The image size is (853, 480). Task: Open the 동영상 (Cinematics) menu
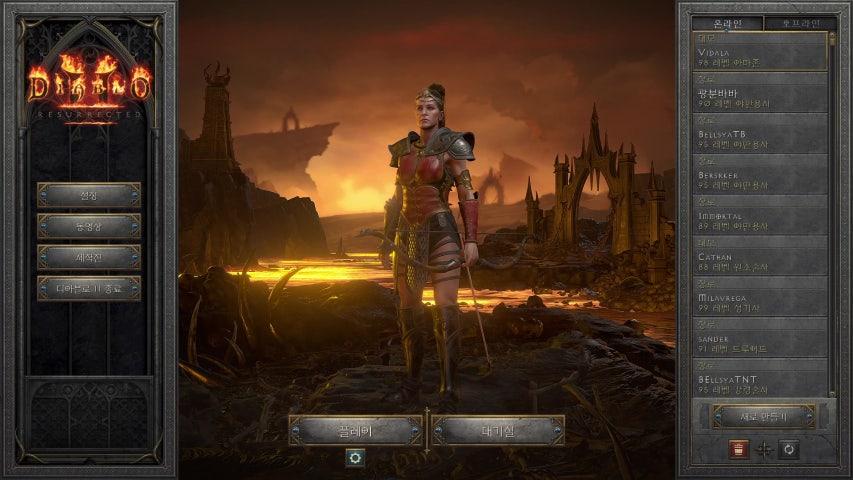(89, 226)
